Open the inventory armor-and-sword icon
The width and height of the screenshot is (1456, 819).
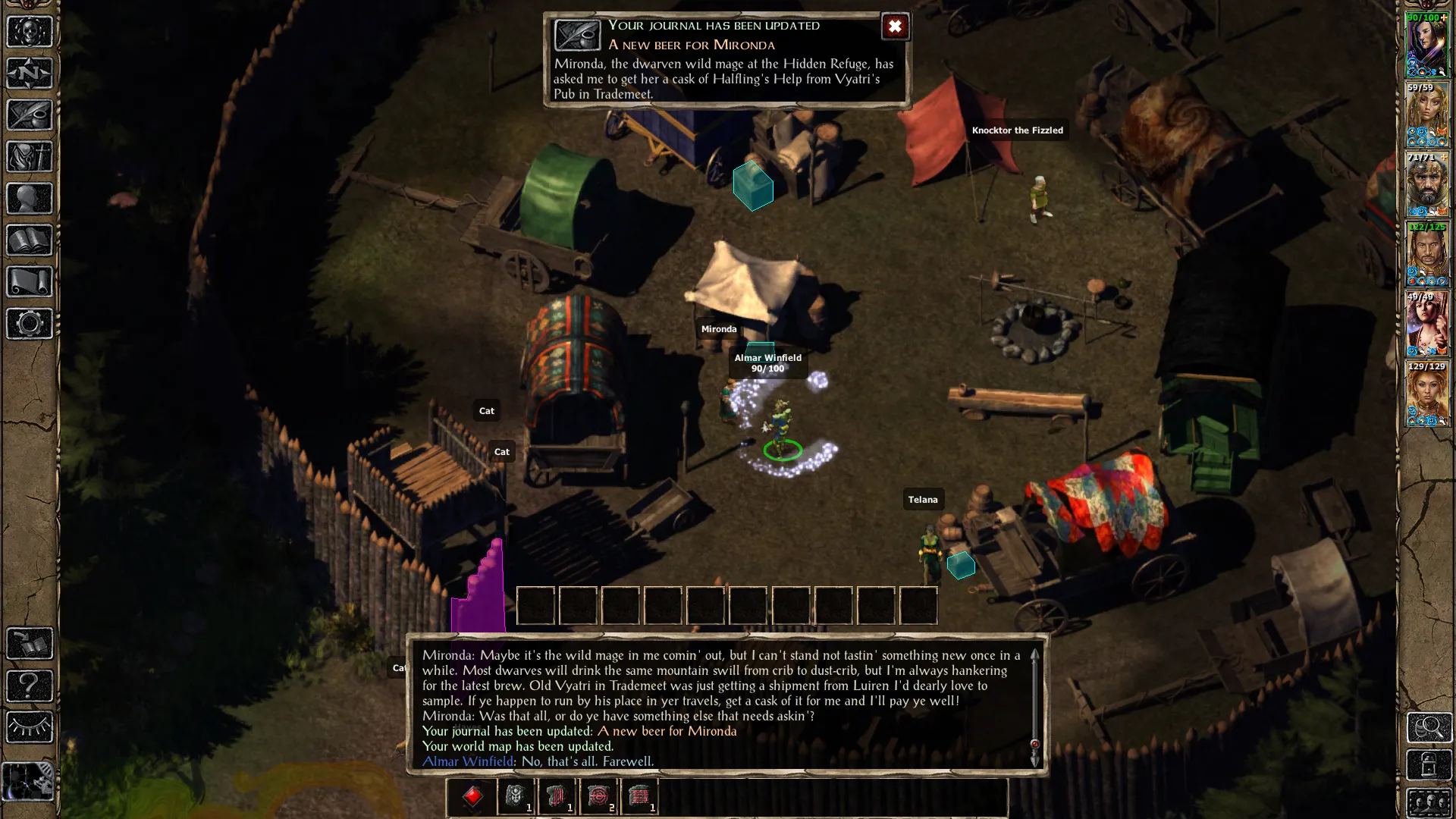coord(30,157)
